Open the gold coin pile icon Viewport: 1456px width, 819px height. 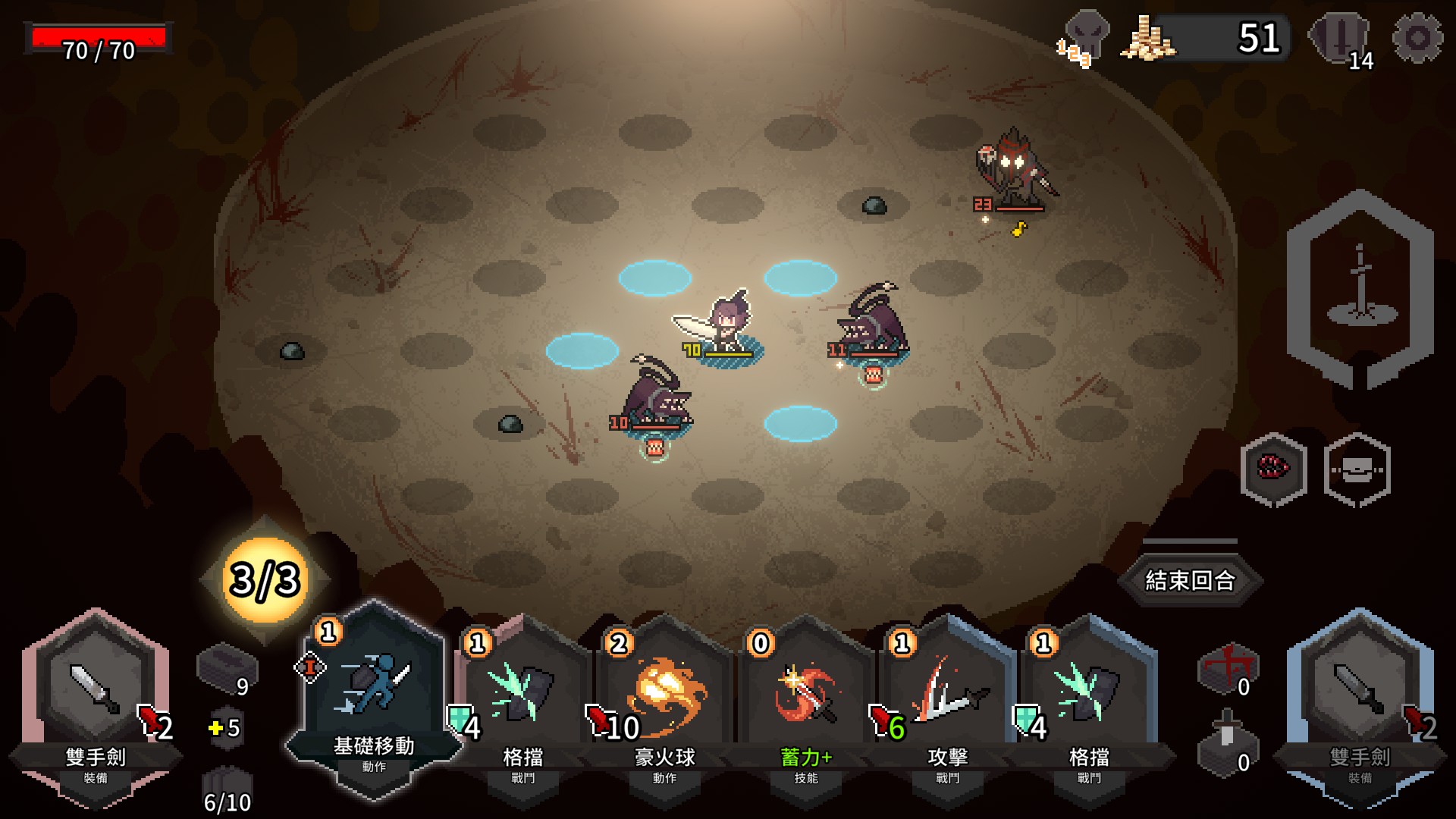tap(1147, 38)
